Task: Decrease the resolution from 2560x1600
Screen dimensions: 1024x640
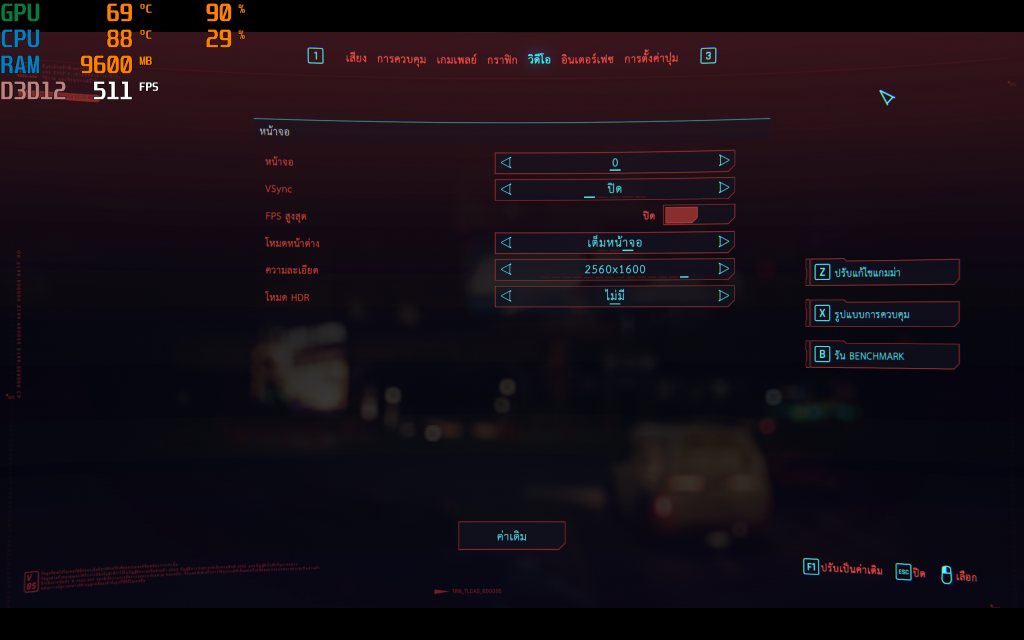Action: 506,269
